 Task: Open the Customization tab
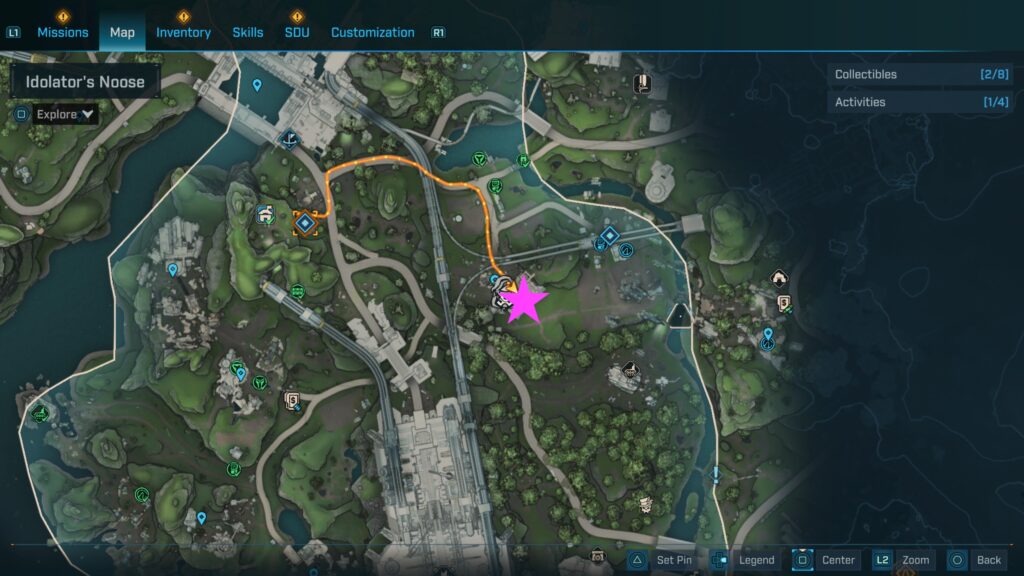click(x=372, y=32)
